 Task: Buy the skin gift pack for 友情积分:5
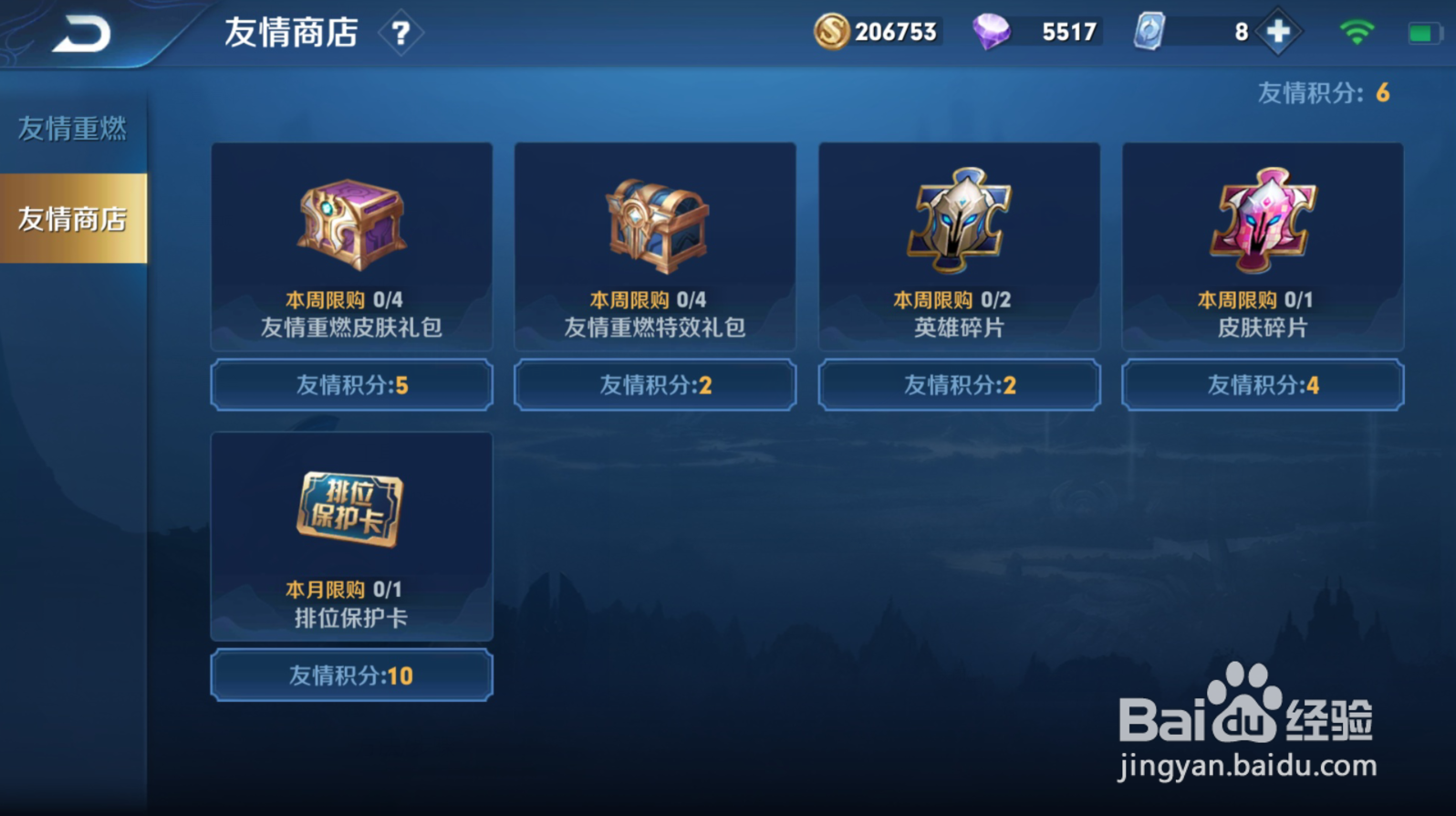(350, 384)
